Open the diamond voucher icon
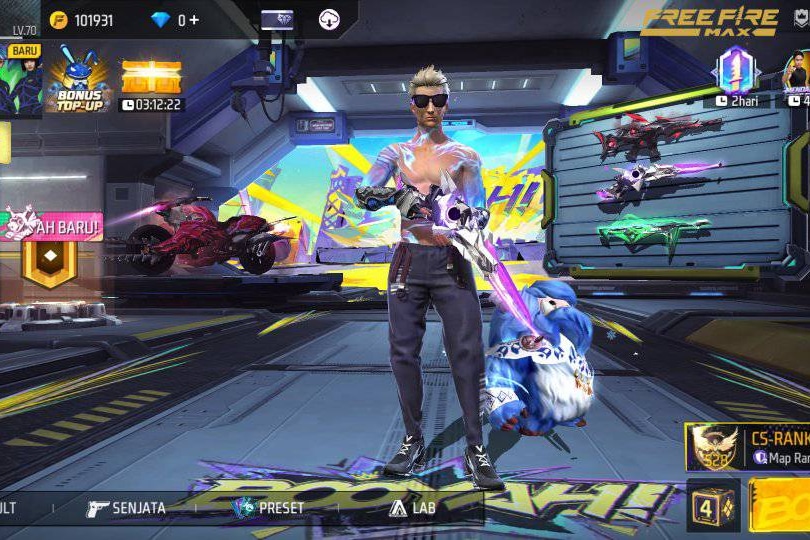 click(277, 20)
